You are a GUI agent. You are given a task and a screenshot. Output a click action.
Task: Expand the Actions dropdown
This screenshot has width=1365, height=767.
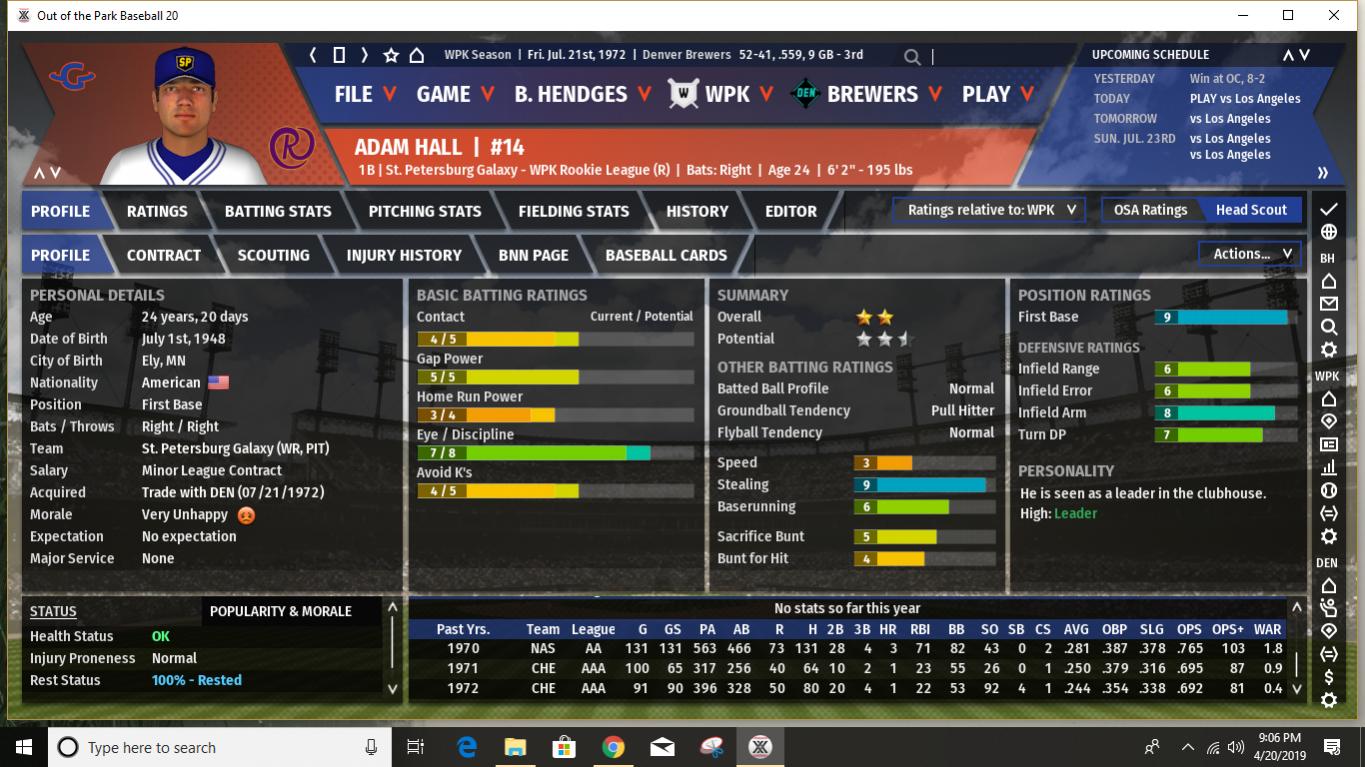(x=1252, y=254)
